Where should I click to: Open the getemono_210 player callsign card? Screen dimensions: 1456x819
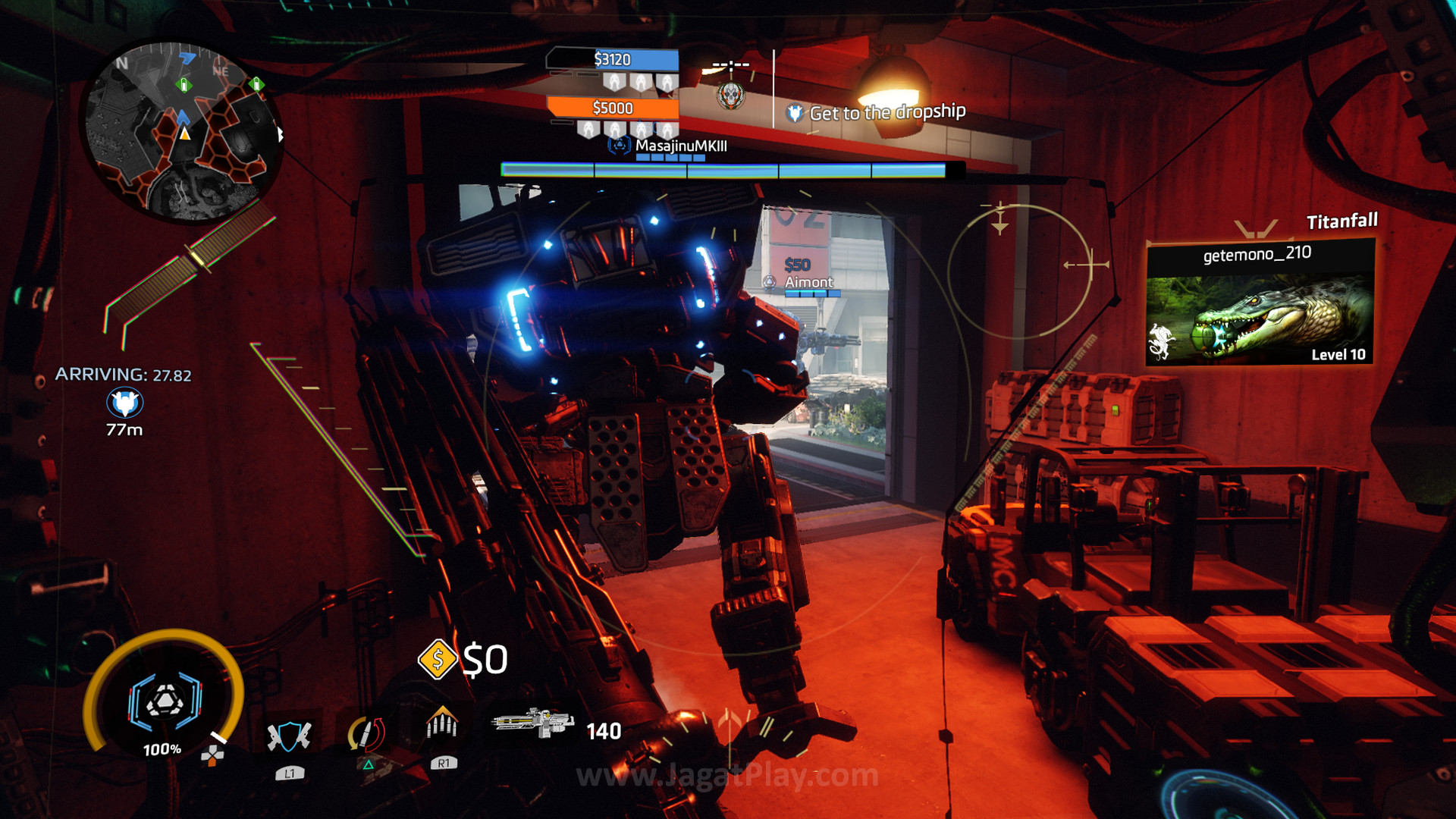(1260, 302)
